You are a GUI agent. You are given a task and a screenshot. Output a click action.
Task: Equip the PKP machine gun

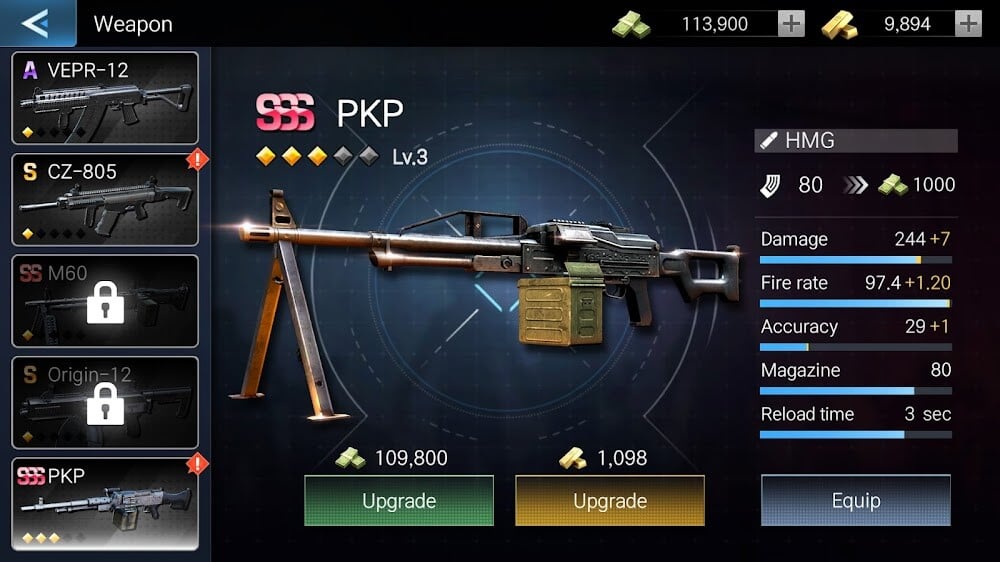856,501
